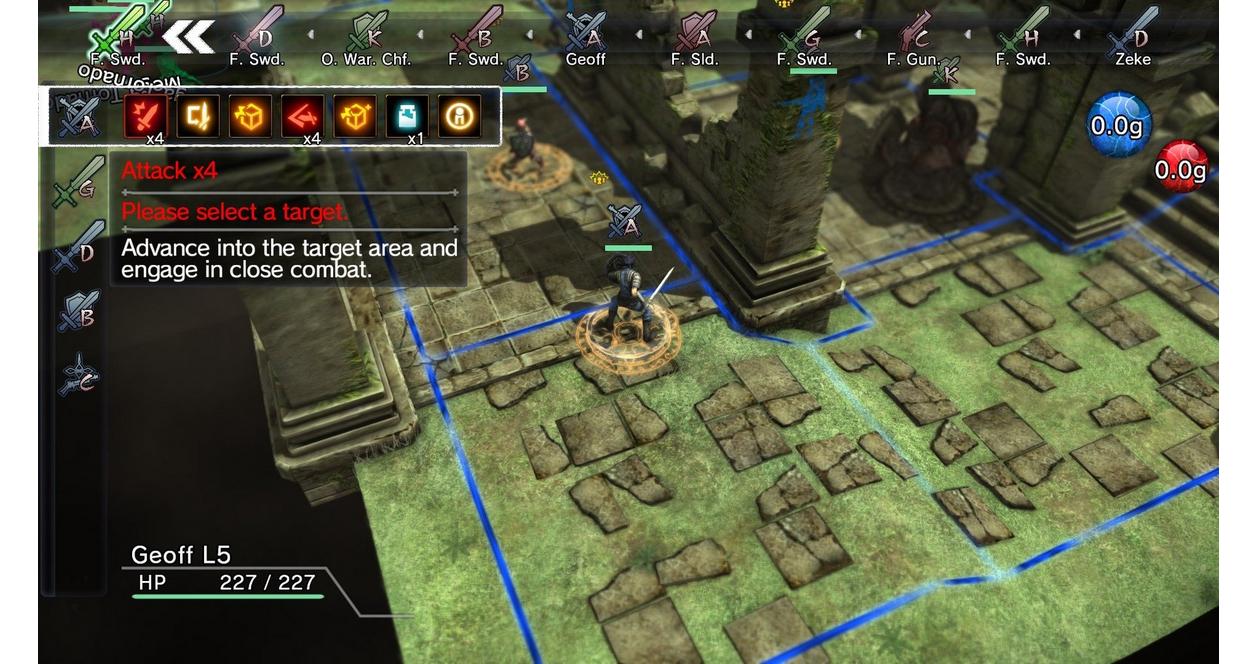The width and height of the screenshot is (1256, 664).
Task: Activate the red arrow sword x4 skill
Action: click(x=302, y=117)
